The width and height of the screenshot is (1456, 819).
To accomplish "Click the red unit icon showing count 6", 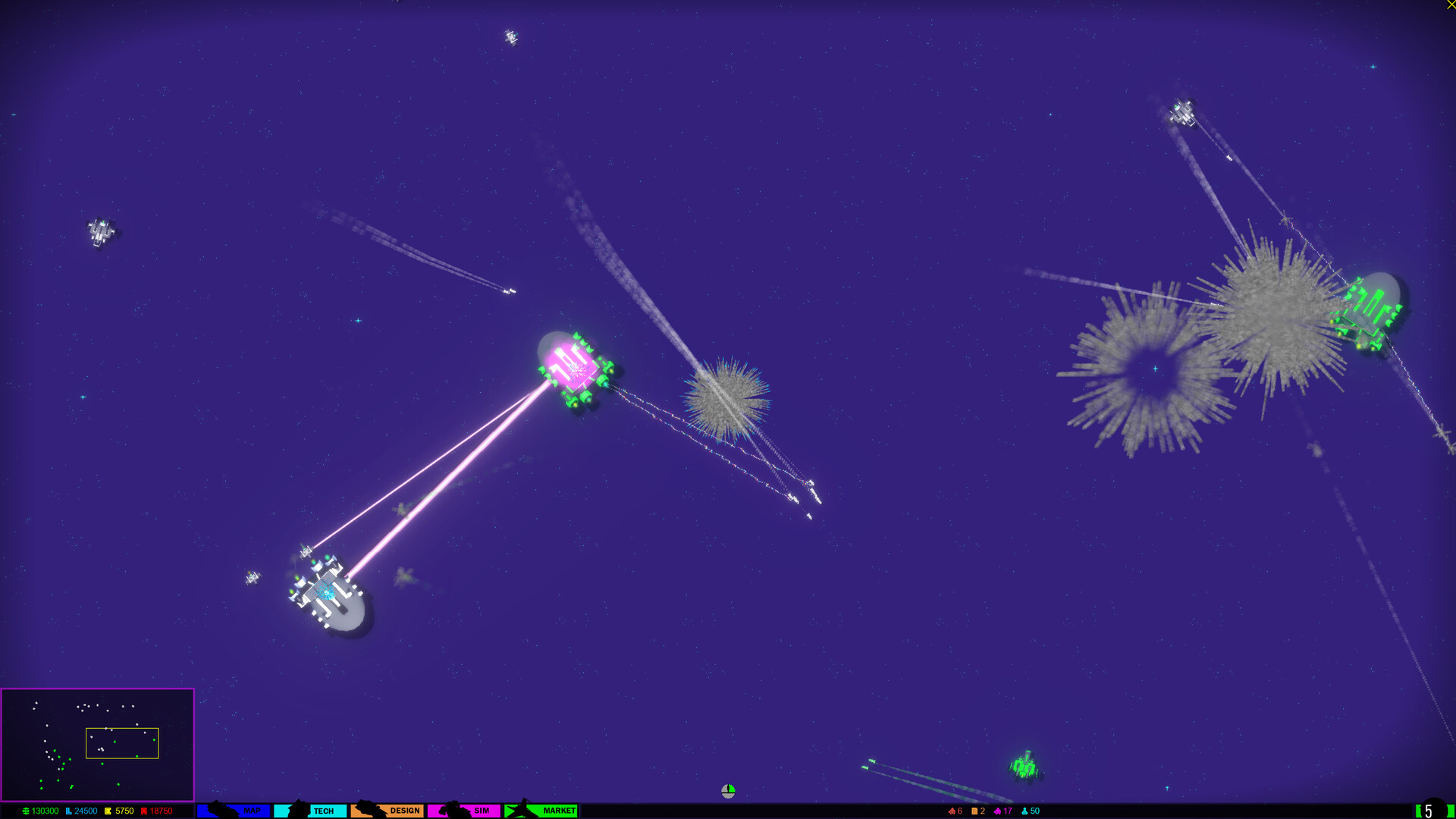I will (951, 811).
